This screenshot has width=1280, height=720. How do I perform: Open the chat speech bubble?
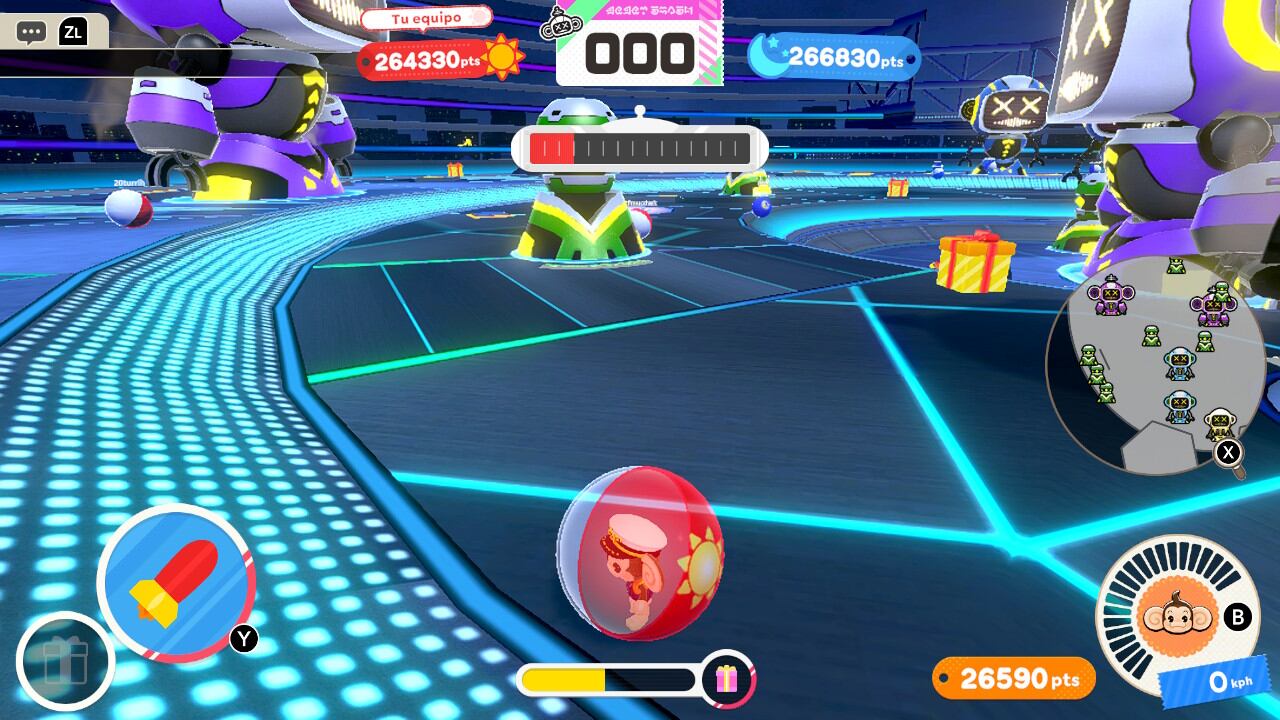31,32
